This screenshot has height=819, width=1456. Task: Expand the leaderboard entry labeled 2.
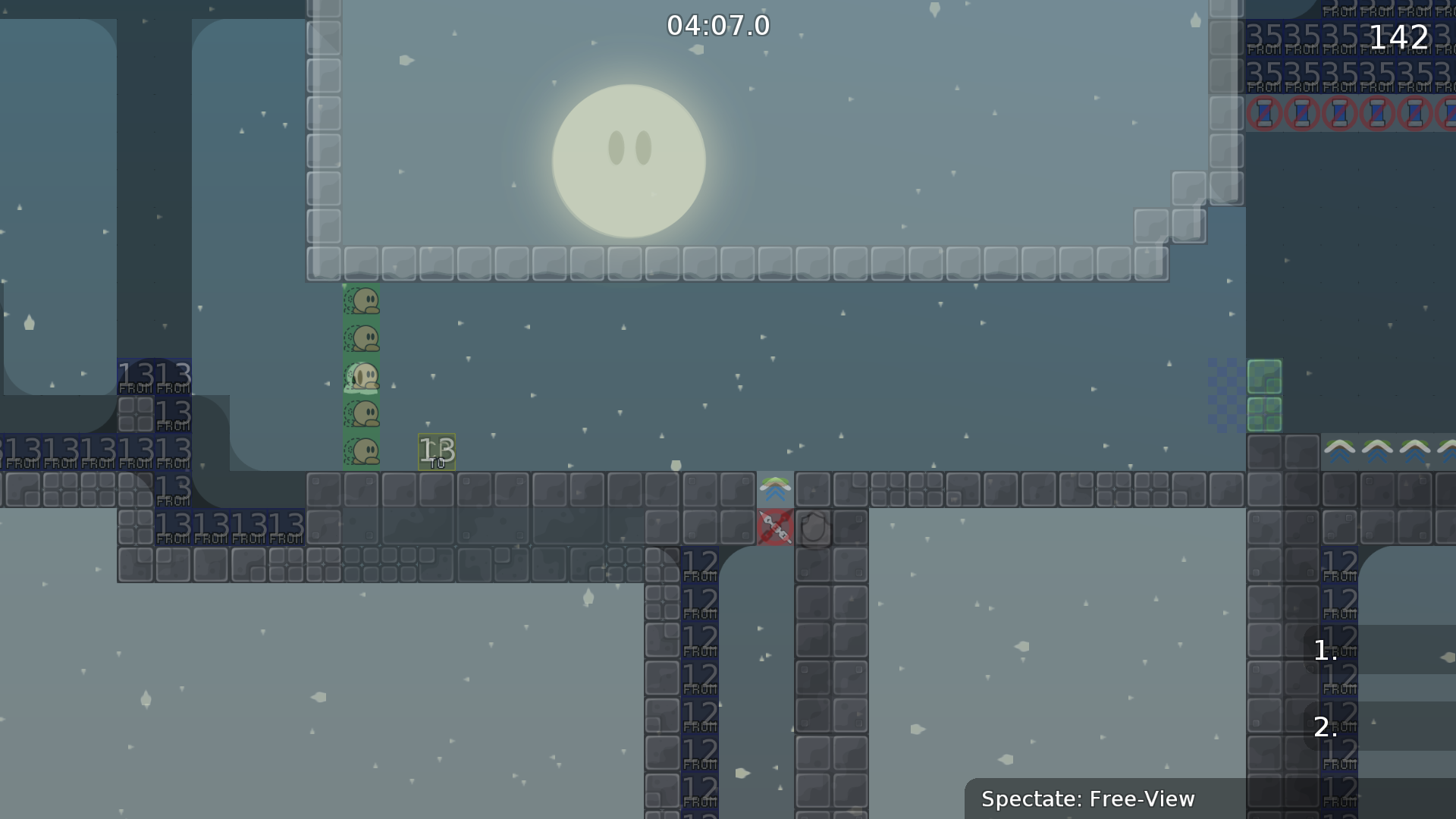pos(1326,726)
